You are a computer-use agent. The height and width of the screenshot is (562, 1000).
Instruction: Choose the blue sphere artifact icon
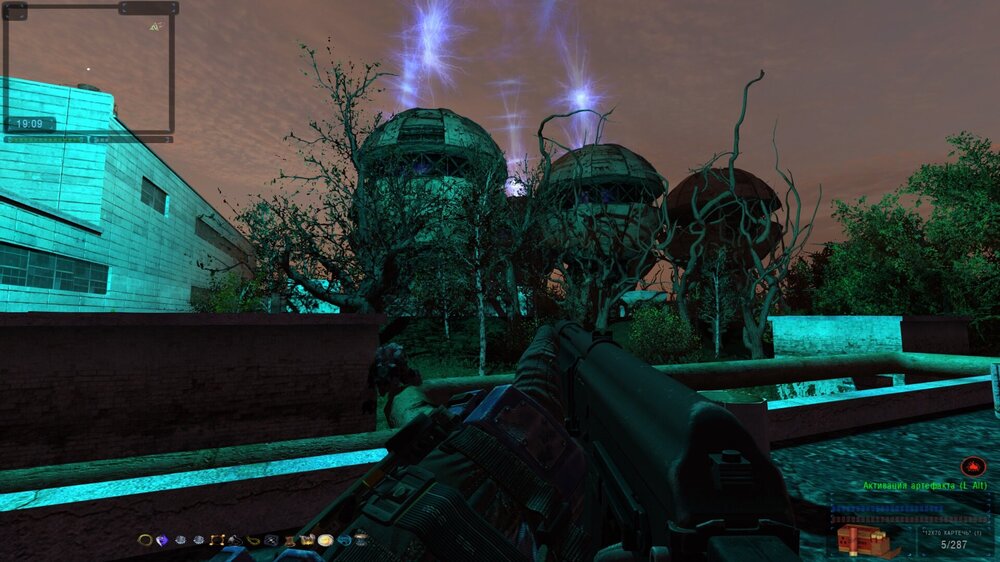pos(343,540)
